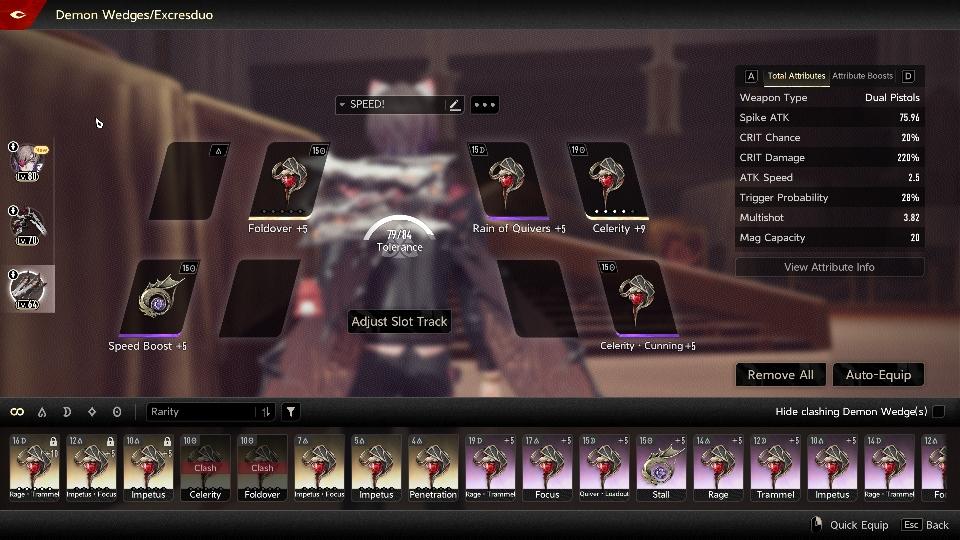960x540 pixels.
Task: Select the Penetration wedge in the inventory
Action: 433,467
